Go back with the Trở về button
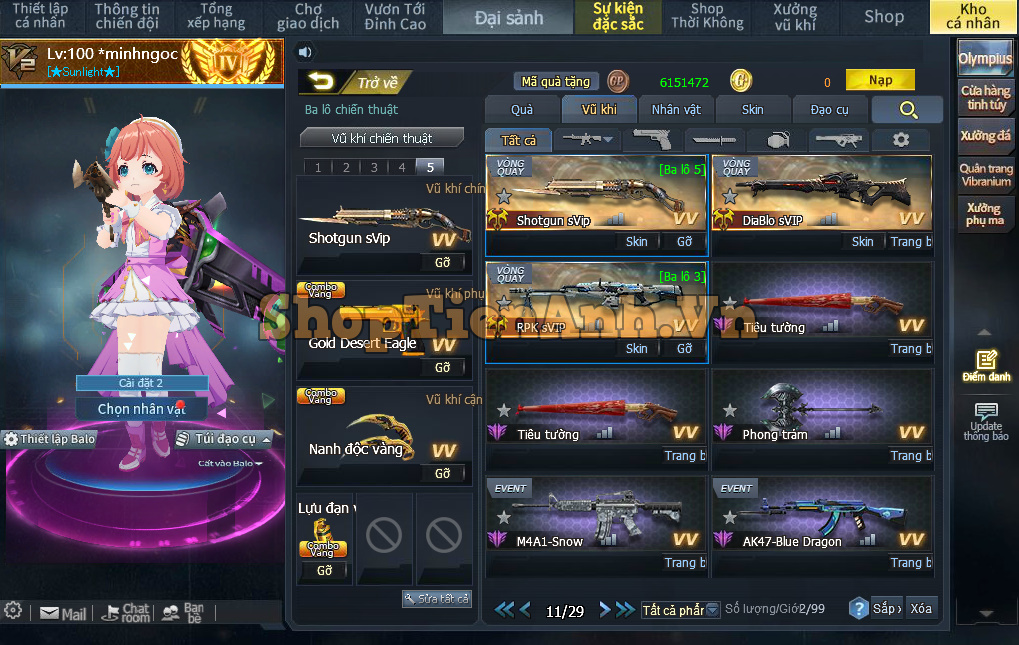The width and height of the screenshot is (1019, 645). 357,83
